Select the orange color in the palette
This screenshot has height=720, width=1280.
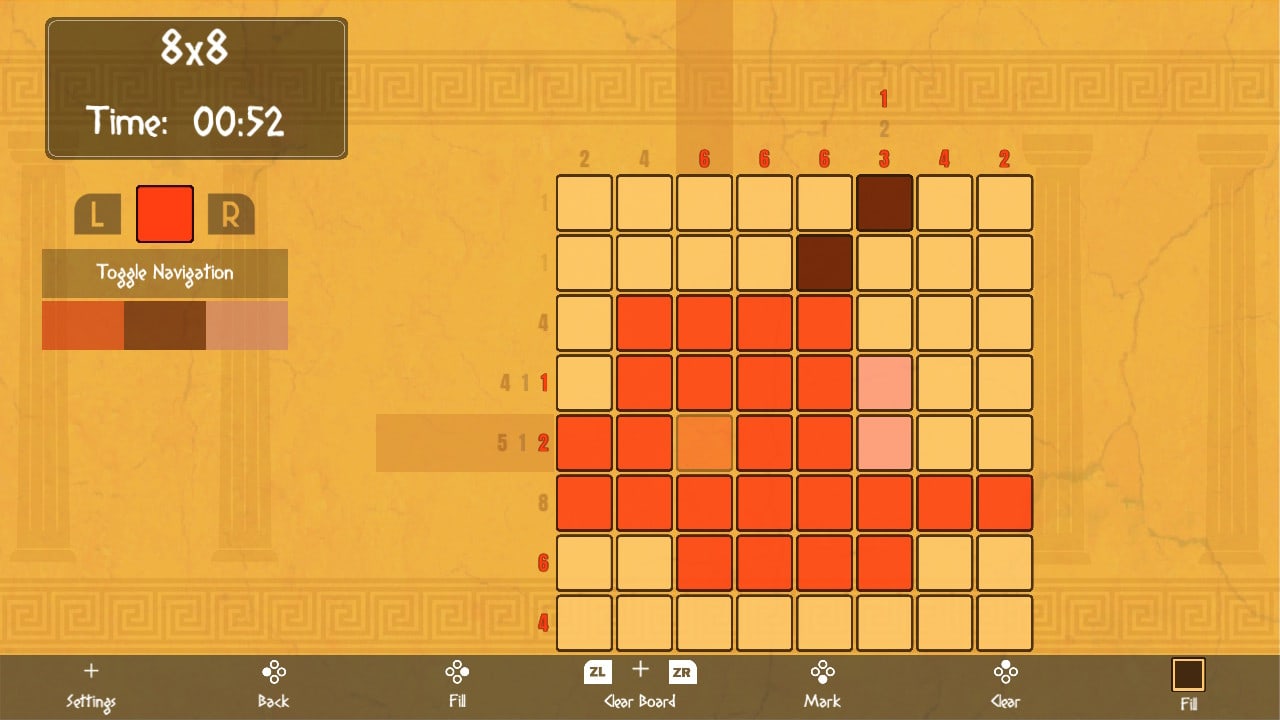click(82, 325)
